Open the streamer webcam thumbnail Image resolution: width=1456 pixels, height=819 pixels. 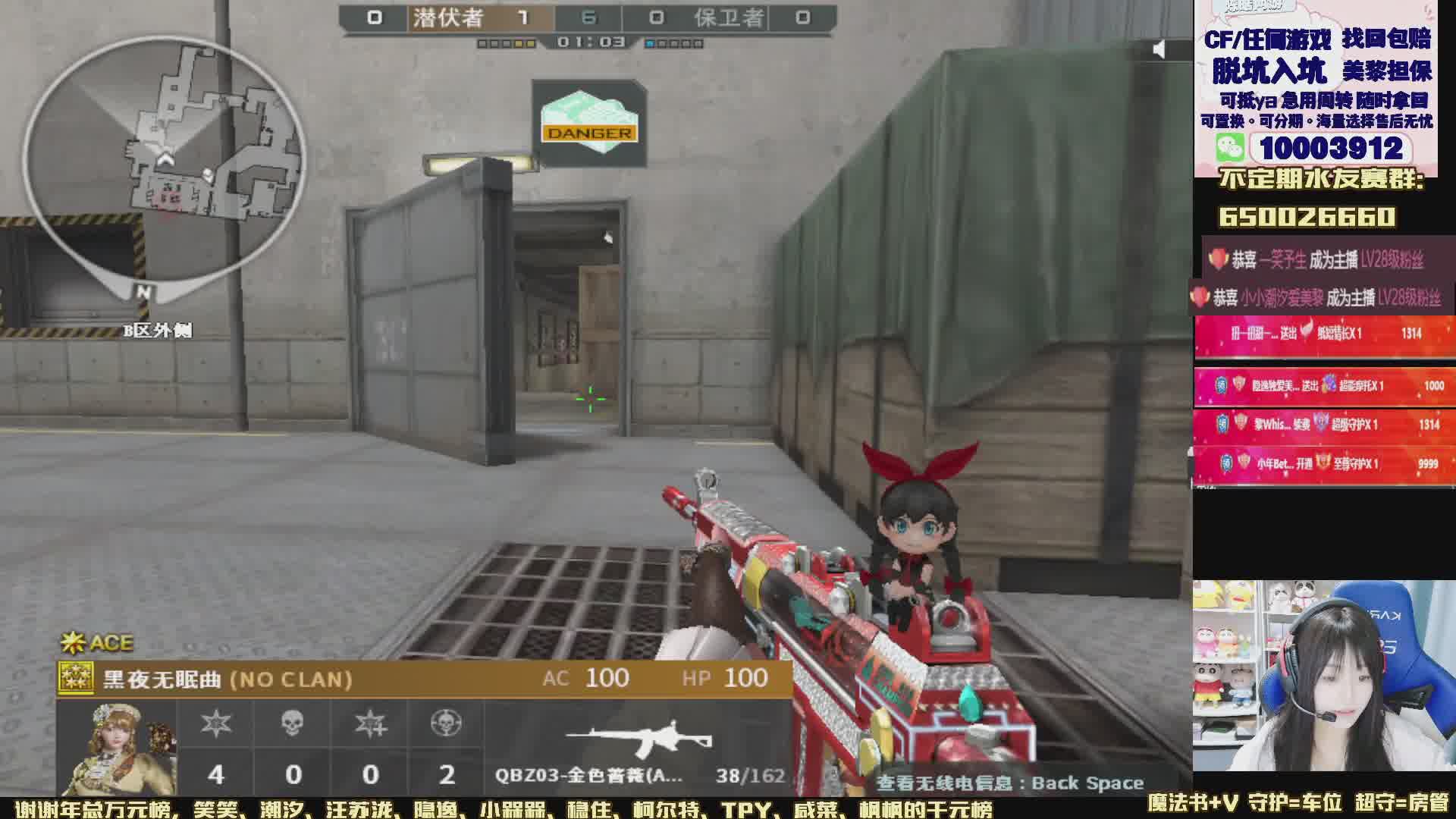point(1323,676)
